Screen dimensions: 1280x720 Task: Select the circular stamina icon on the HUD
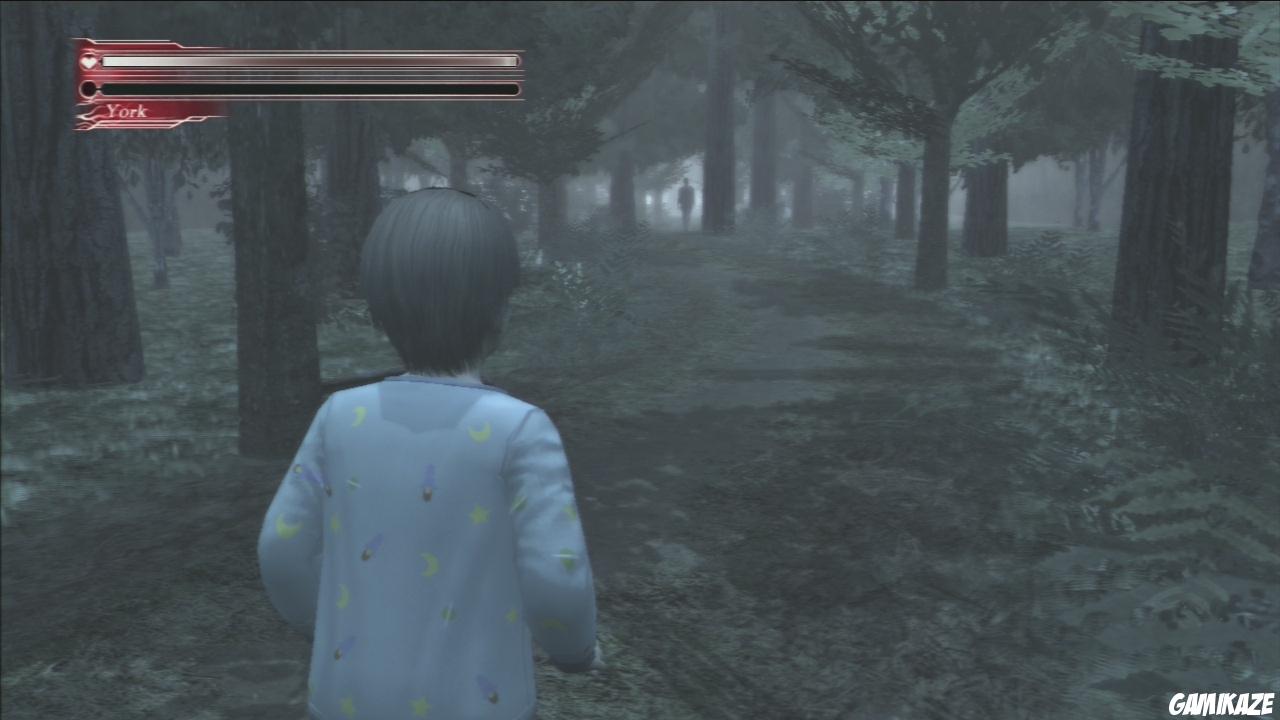coord(89,88)
